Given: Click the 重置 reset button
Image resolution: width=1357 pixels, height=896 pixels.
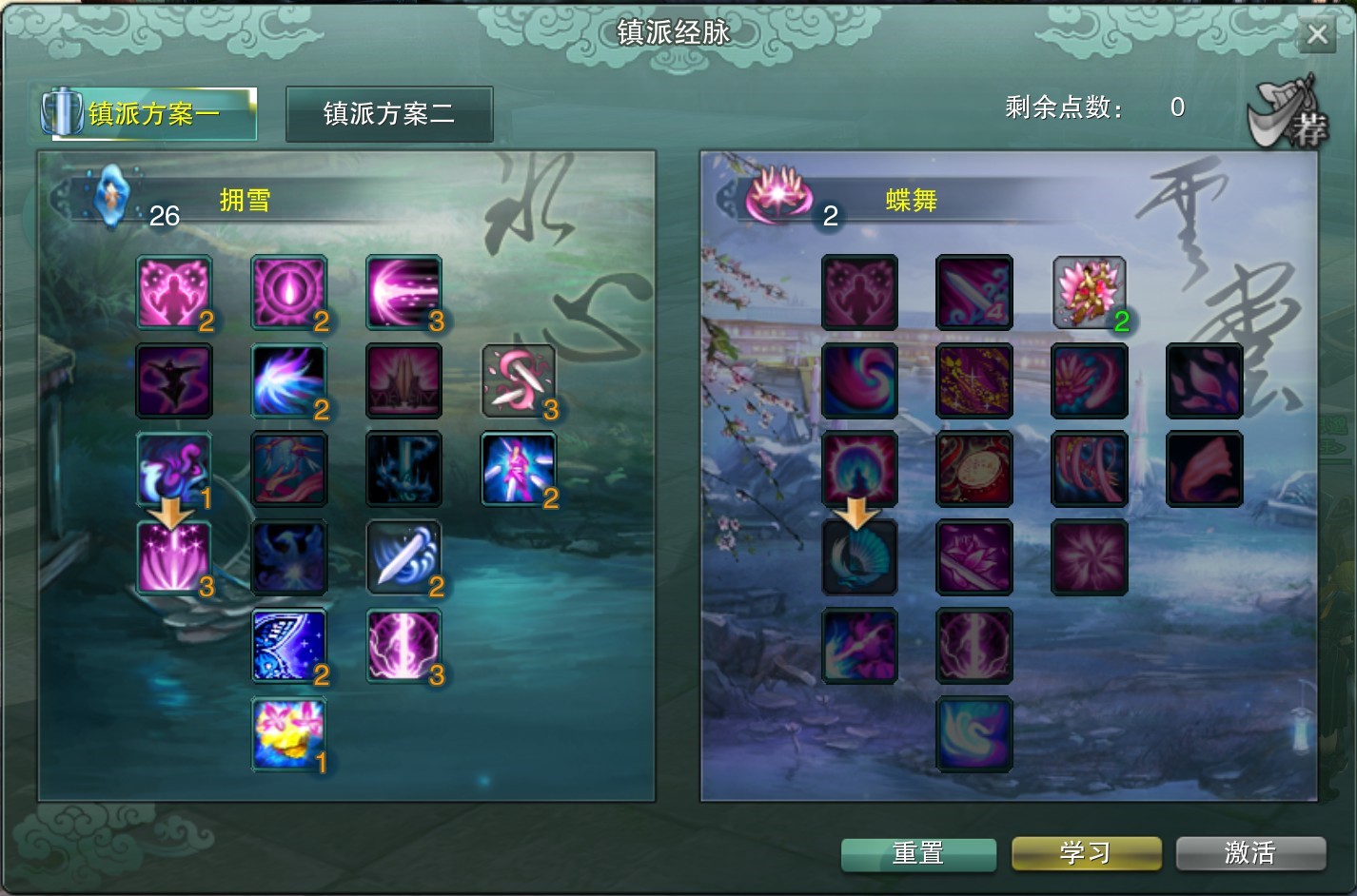Looking at the screenshot, I should coord(918,853).
